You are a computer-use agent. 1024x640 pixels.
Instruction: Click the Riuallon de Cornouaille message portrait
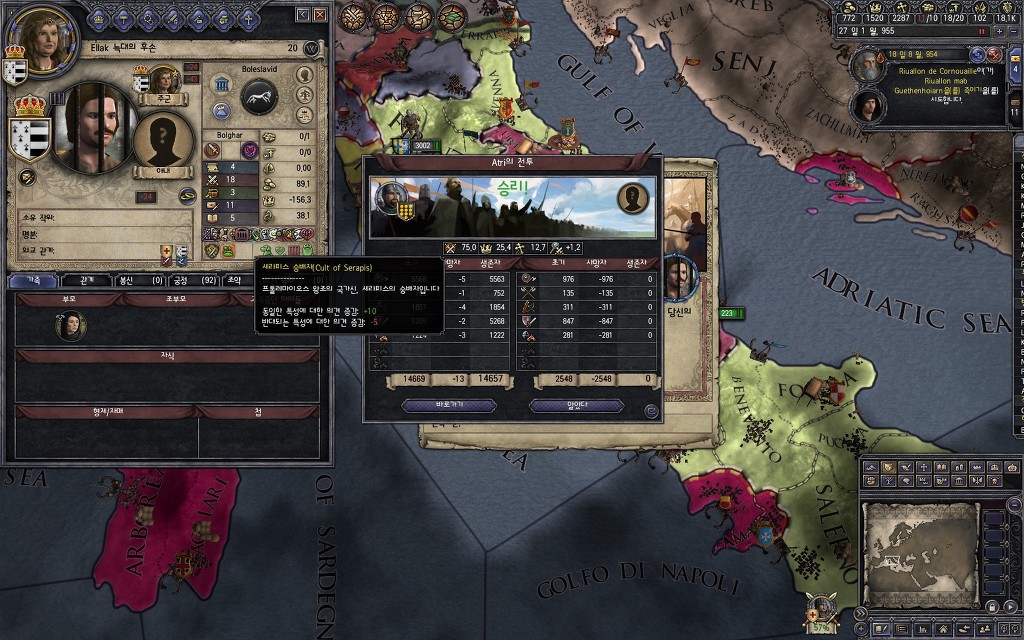tap(866, 66)
